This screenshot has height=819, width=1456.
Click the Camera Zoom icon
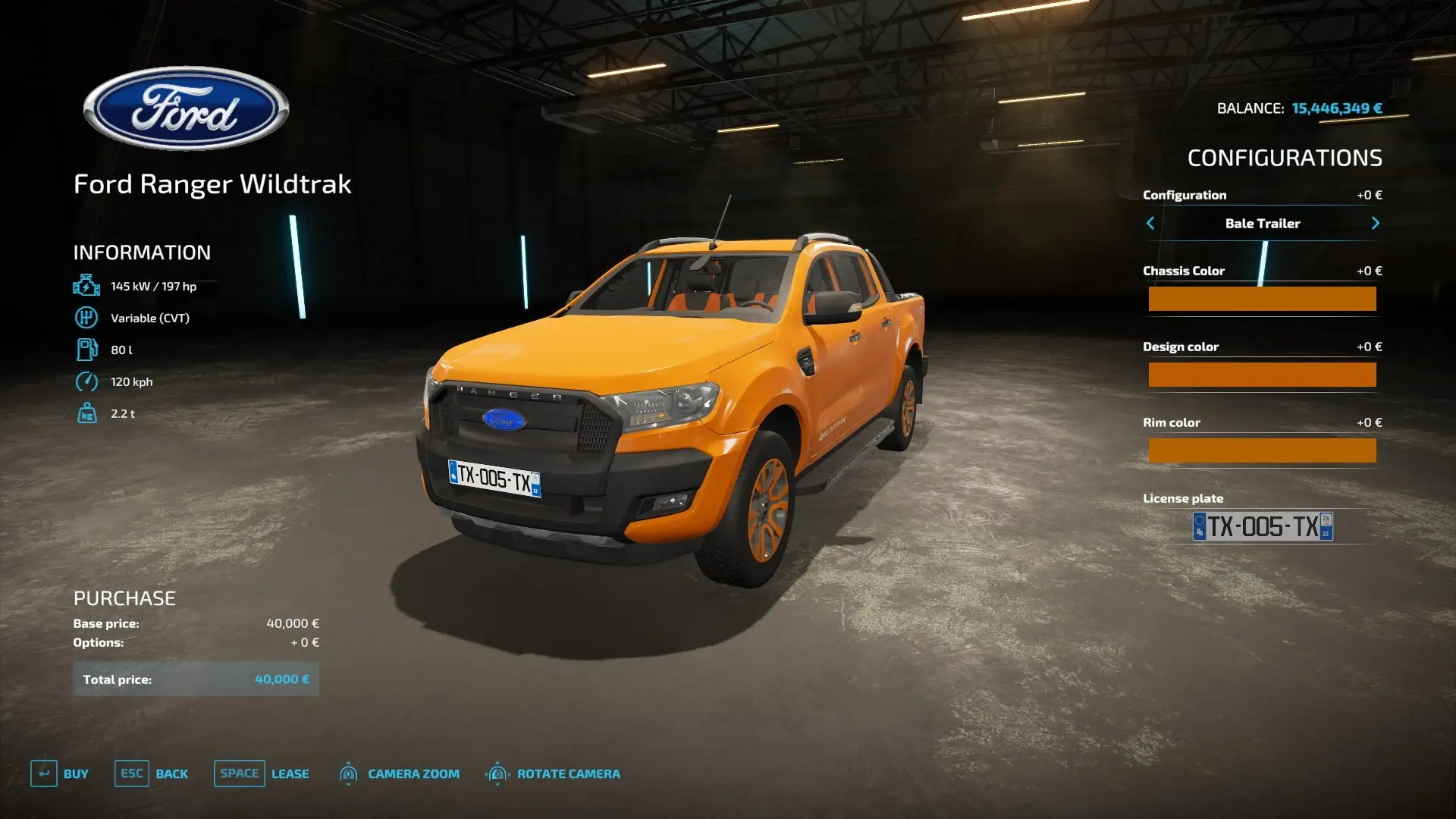coord(349,773)
